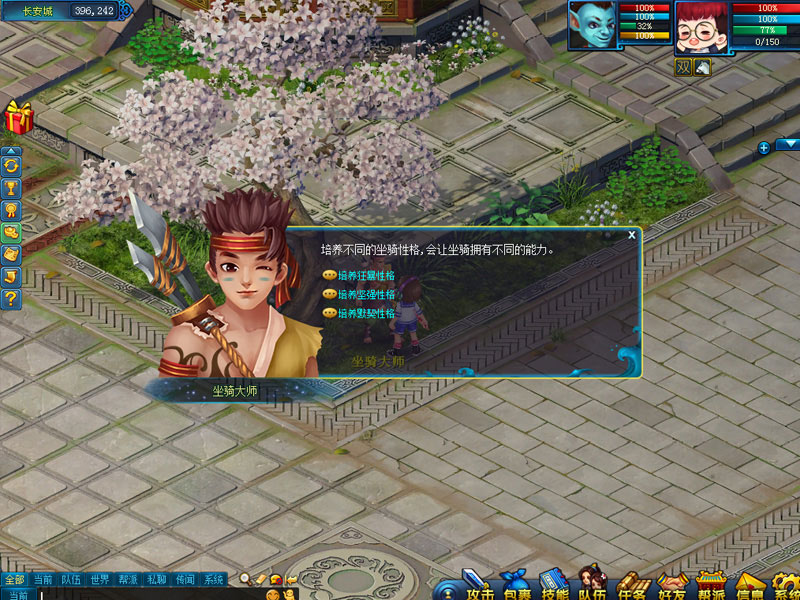The width and height of the screenshot is (800, 600).
Task: Open the 包裹 bag inventory
Action: pyautogui.click(x=515, y=587)
